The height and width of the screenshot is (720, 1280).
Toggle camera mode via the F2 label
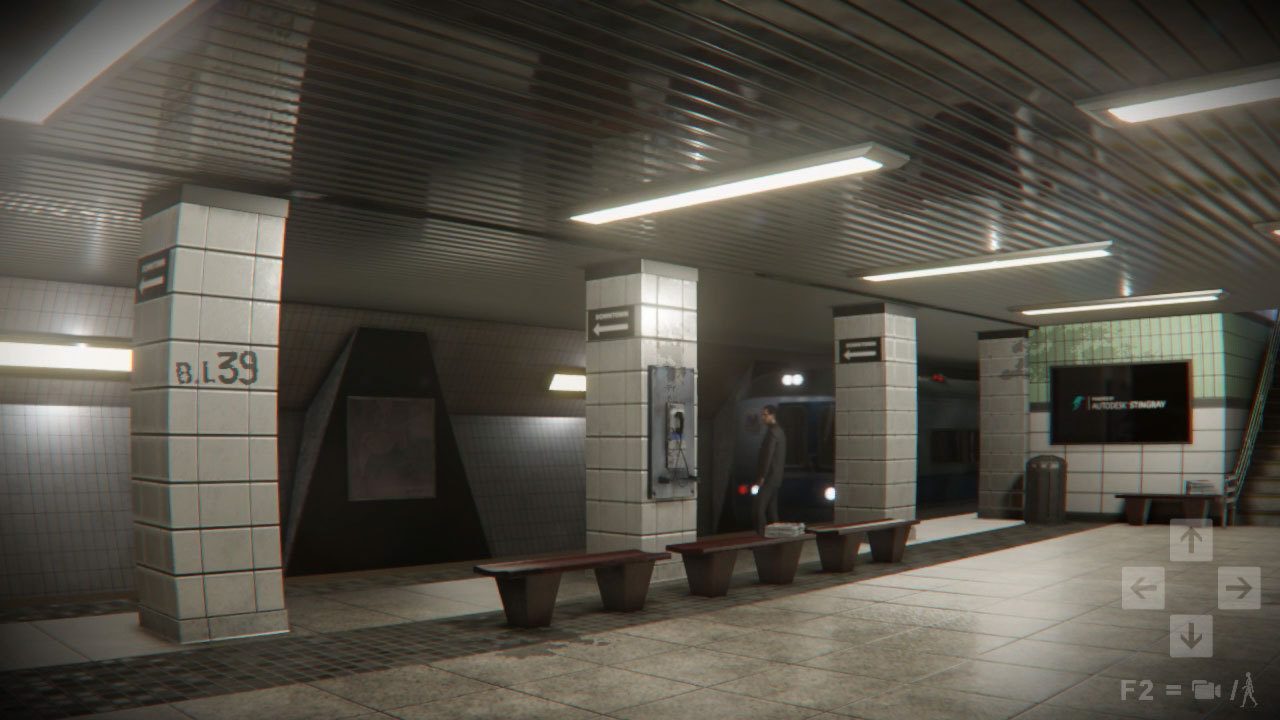coord(1139,688)
